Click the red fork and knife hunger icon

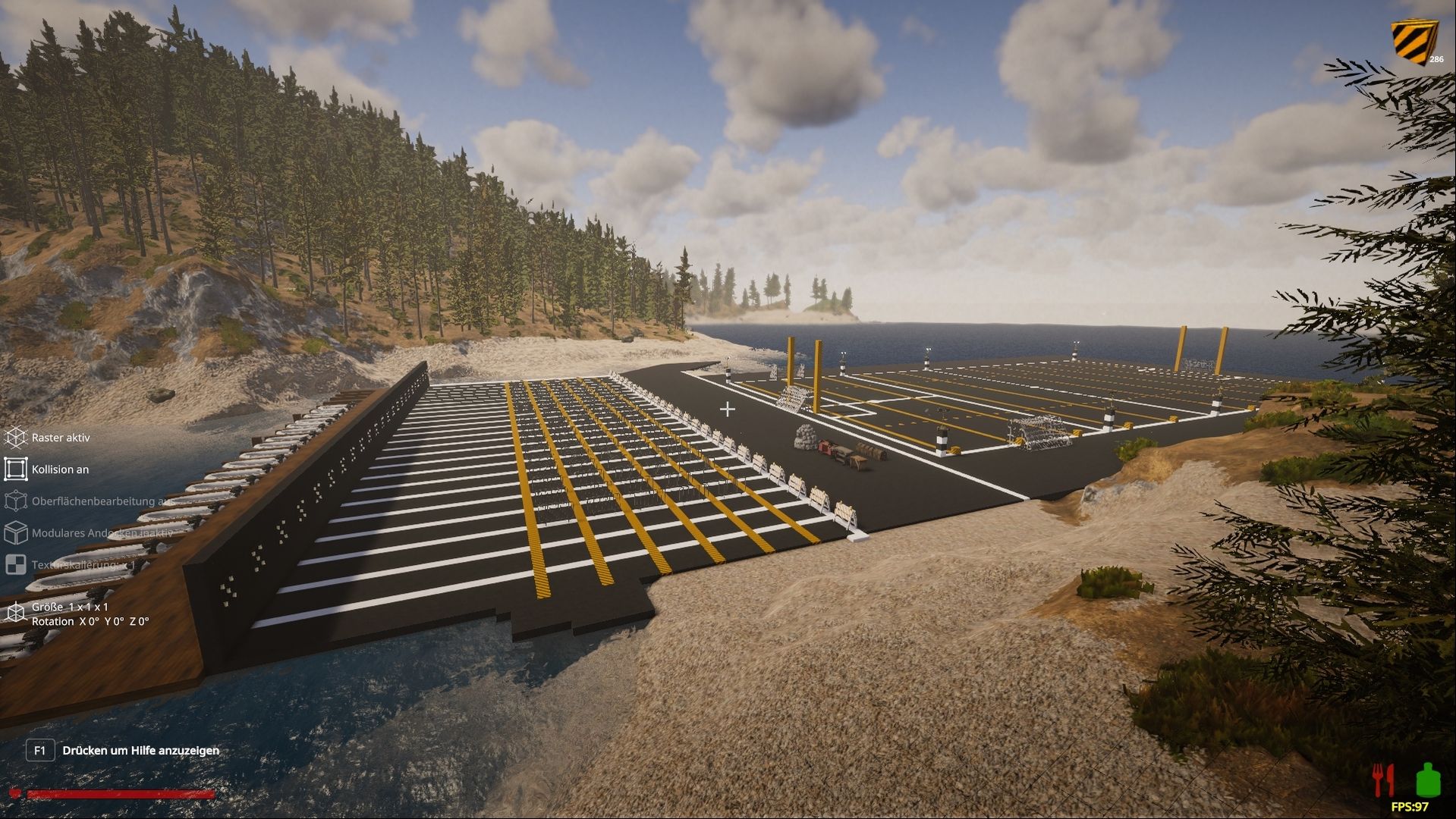pos(1383,781)
